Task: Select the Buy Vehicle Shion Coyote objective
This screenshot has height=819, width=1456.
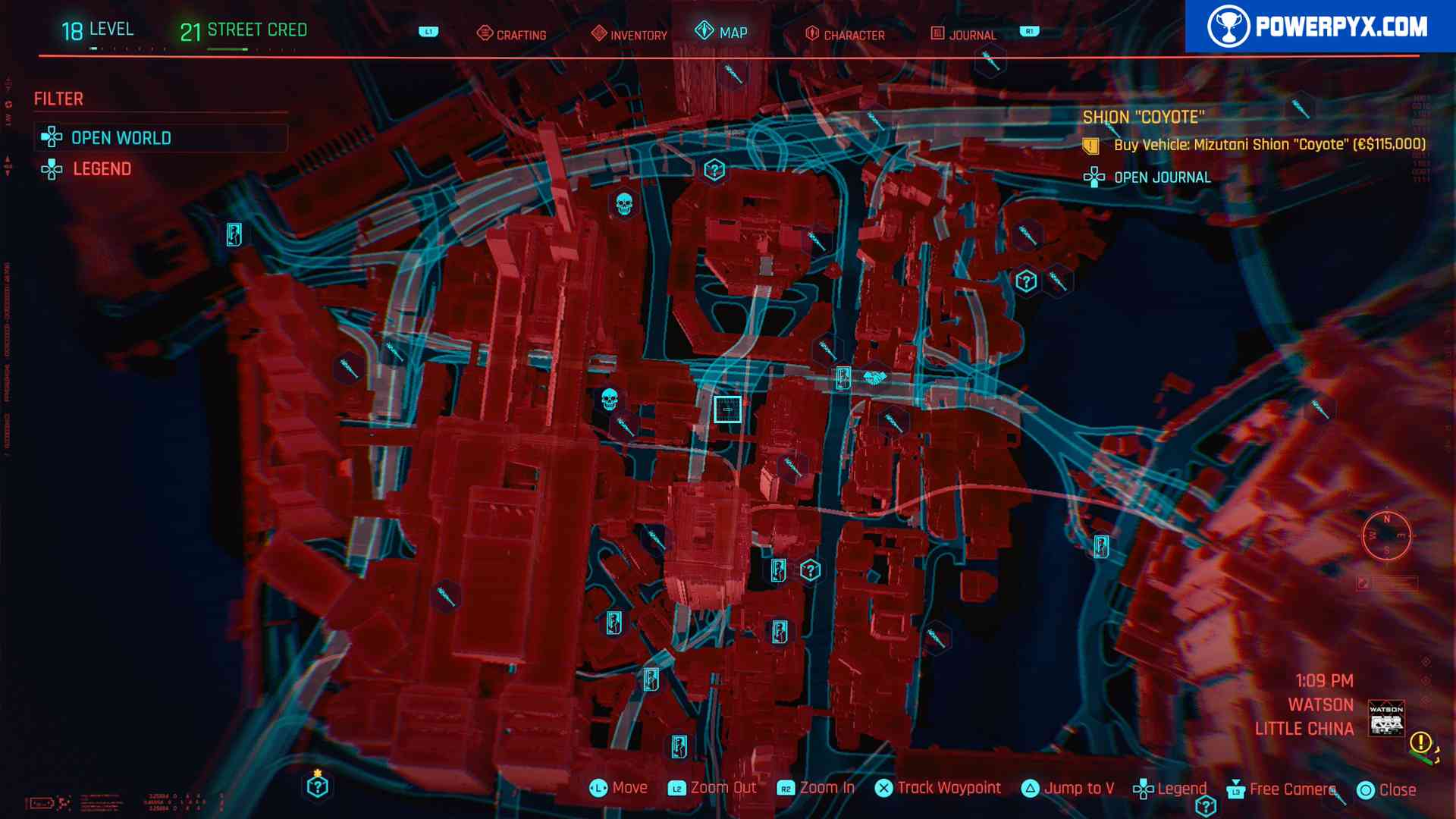Action: click(1269, 145)
